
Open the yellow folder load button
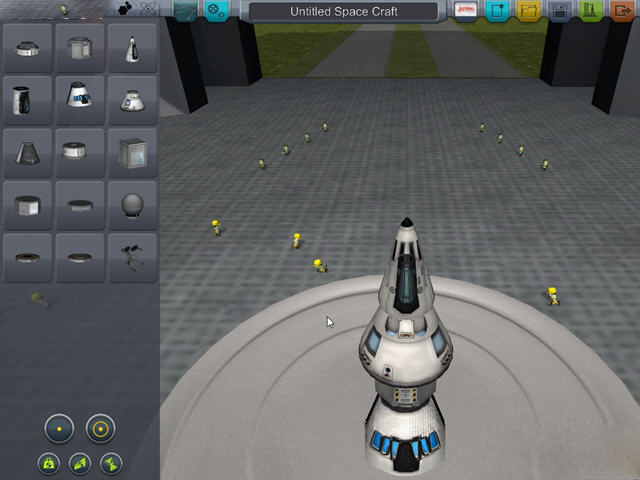click(528, 11)
